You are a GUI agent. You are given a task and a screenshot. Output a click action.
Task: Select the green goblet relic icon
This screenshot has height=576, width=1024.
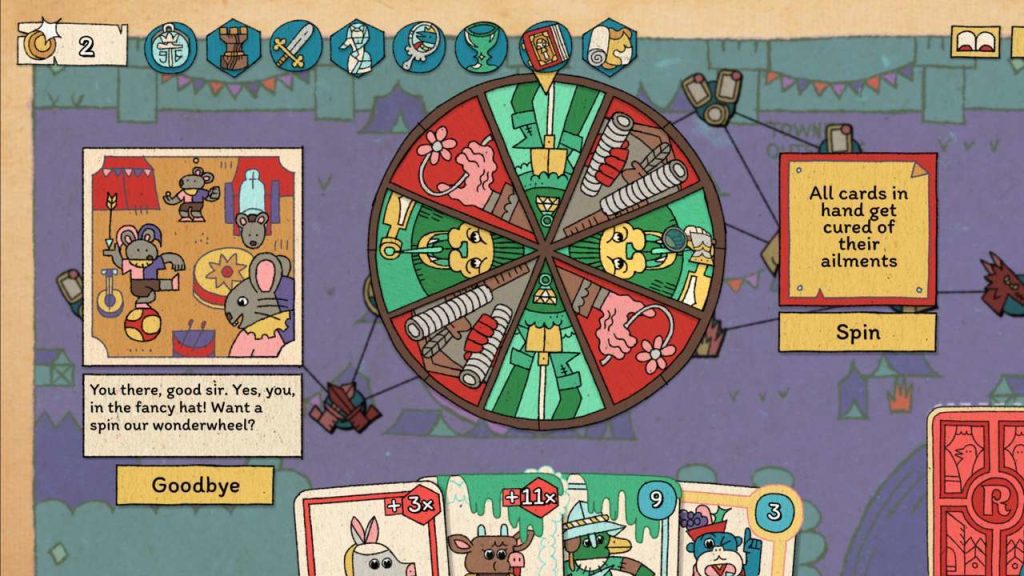tap(483, 47)
